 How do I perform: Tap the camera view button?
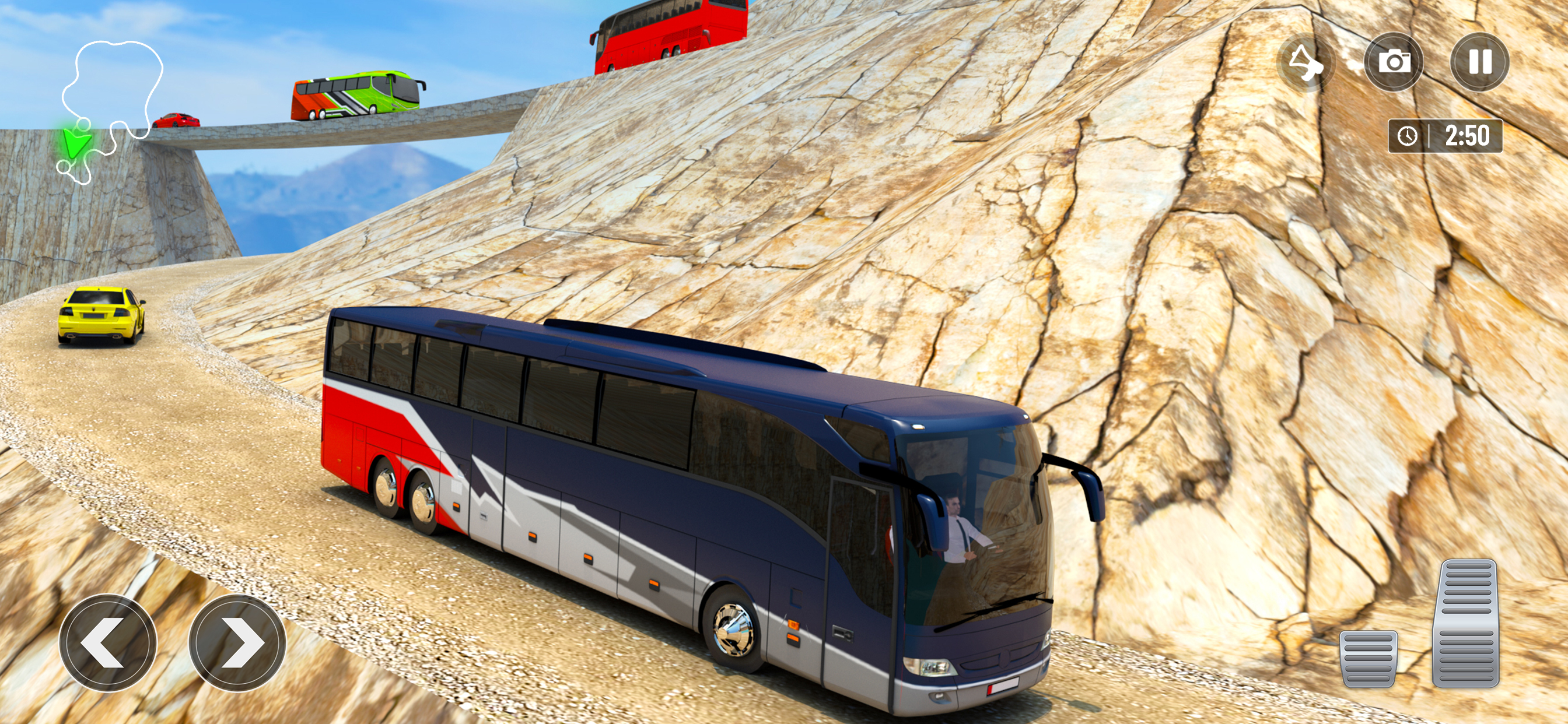click(x=1394, y=62)
